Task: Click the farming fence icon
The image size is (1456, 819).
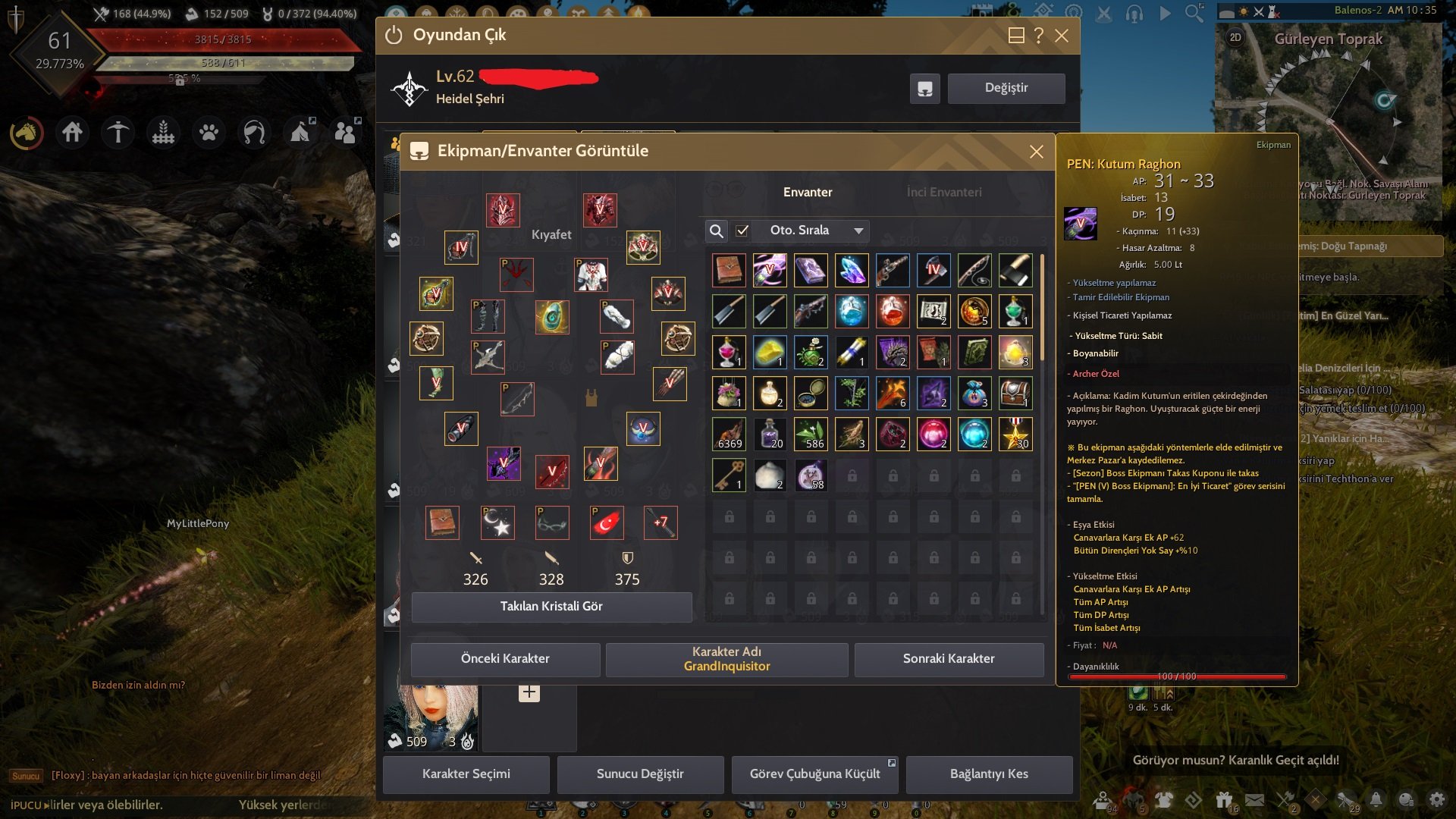Action: point(162,131)
